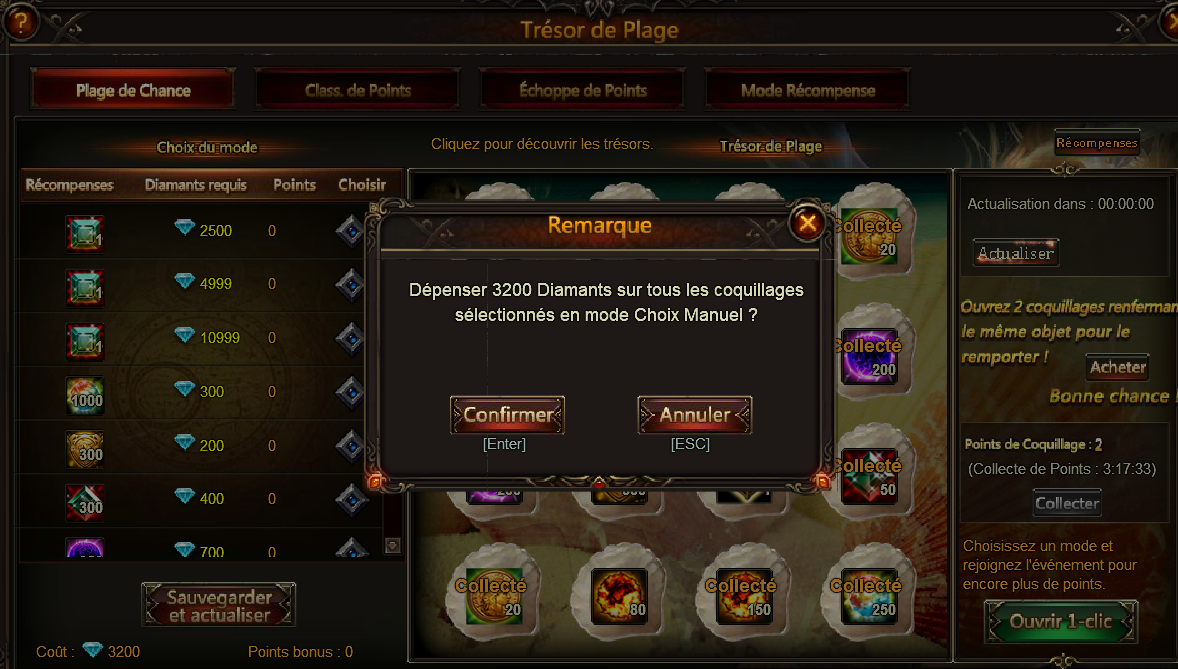The width and height of the screenshot is (1178, 669).
Task: Click Sauvegarder et actualiser
Action: click(x=219, y=606)
